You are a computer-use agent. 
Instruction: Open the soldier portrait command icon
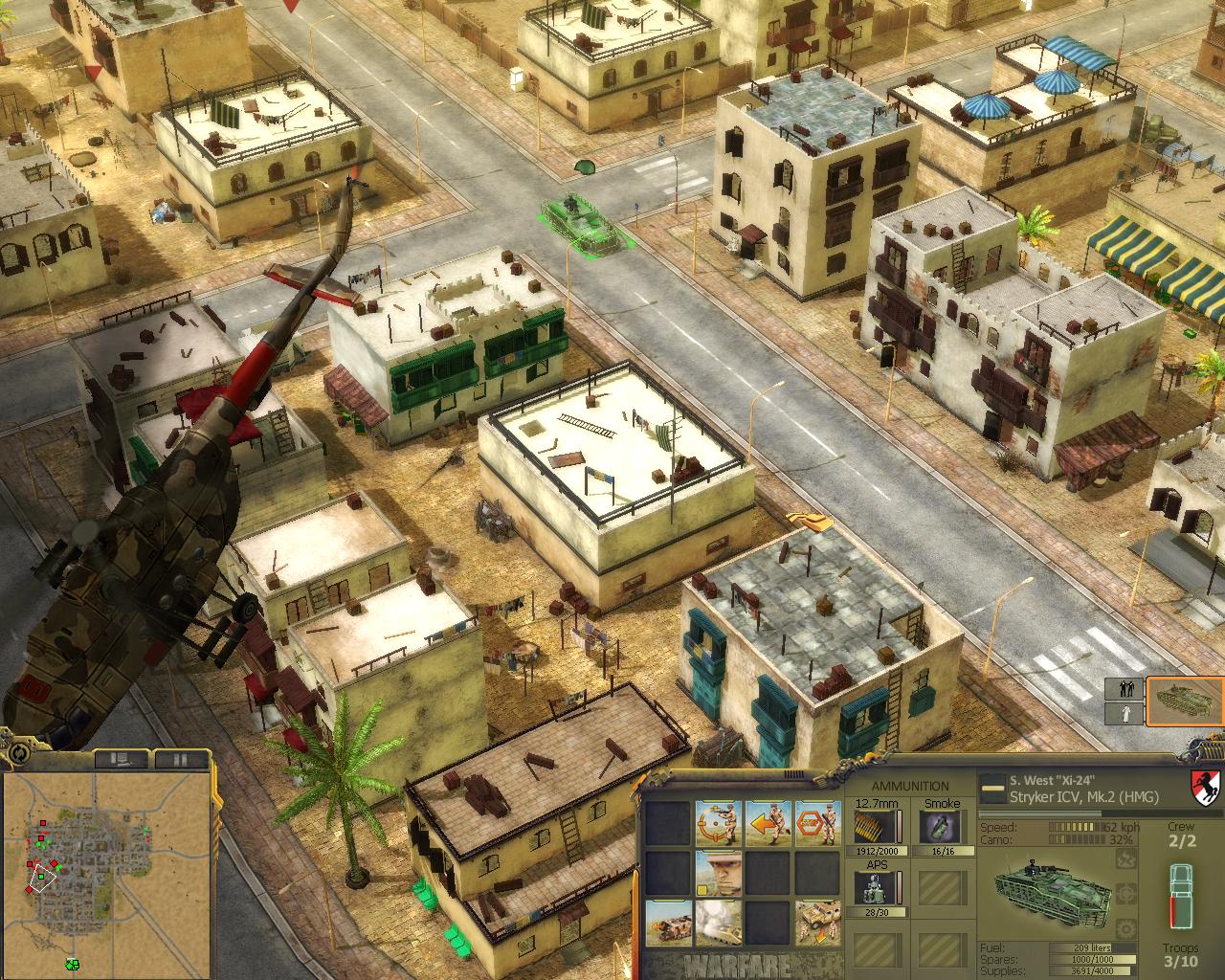719,873
